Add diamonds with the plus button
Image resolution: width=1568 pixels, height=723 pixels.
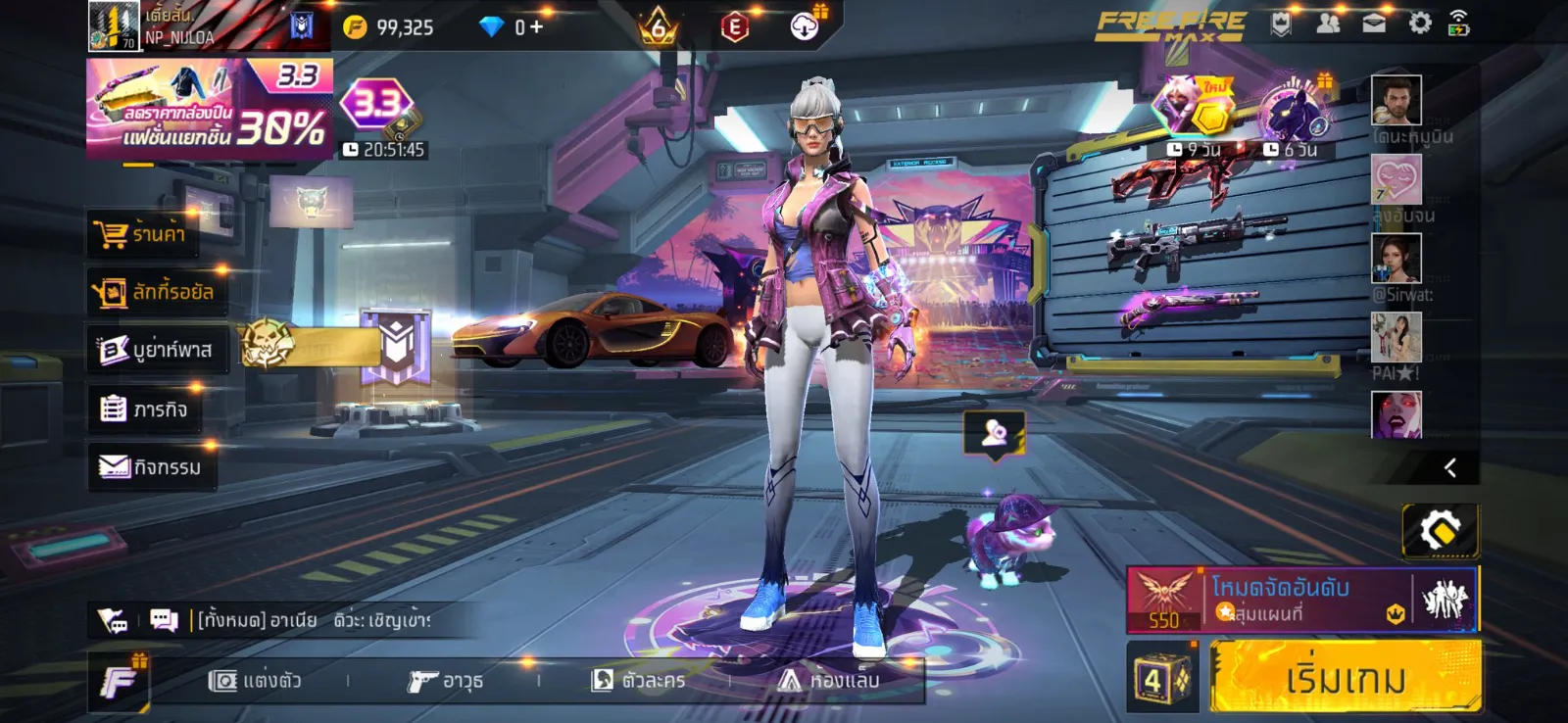pyautogui.click(x=536, y=26)
